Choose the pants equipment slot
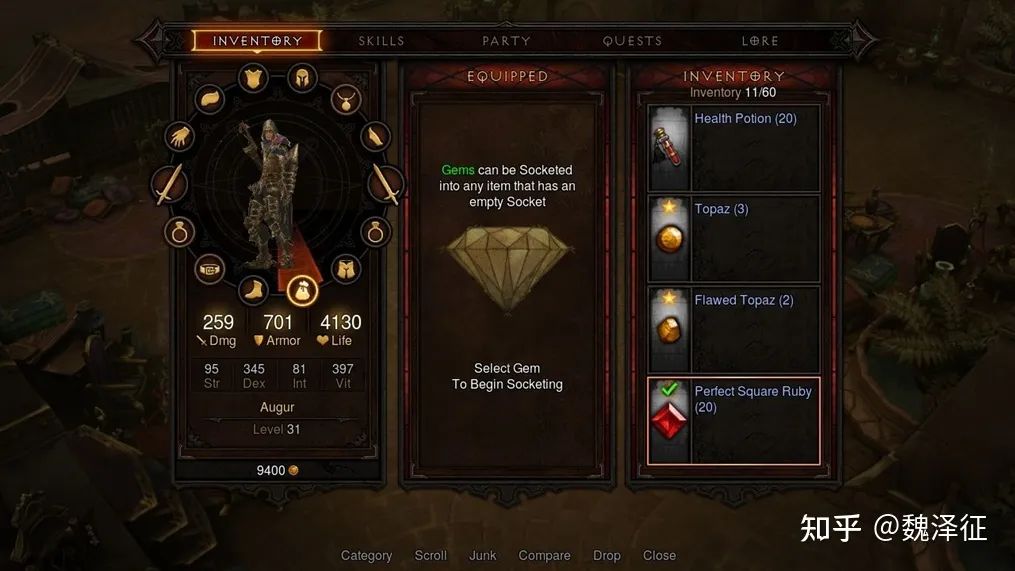Image resolution: width=1015 pixels, height=571 pixels. [346, 268]
